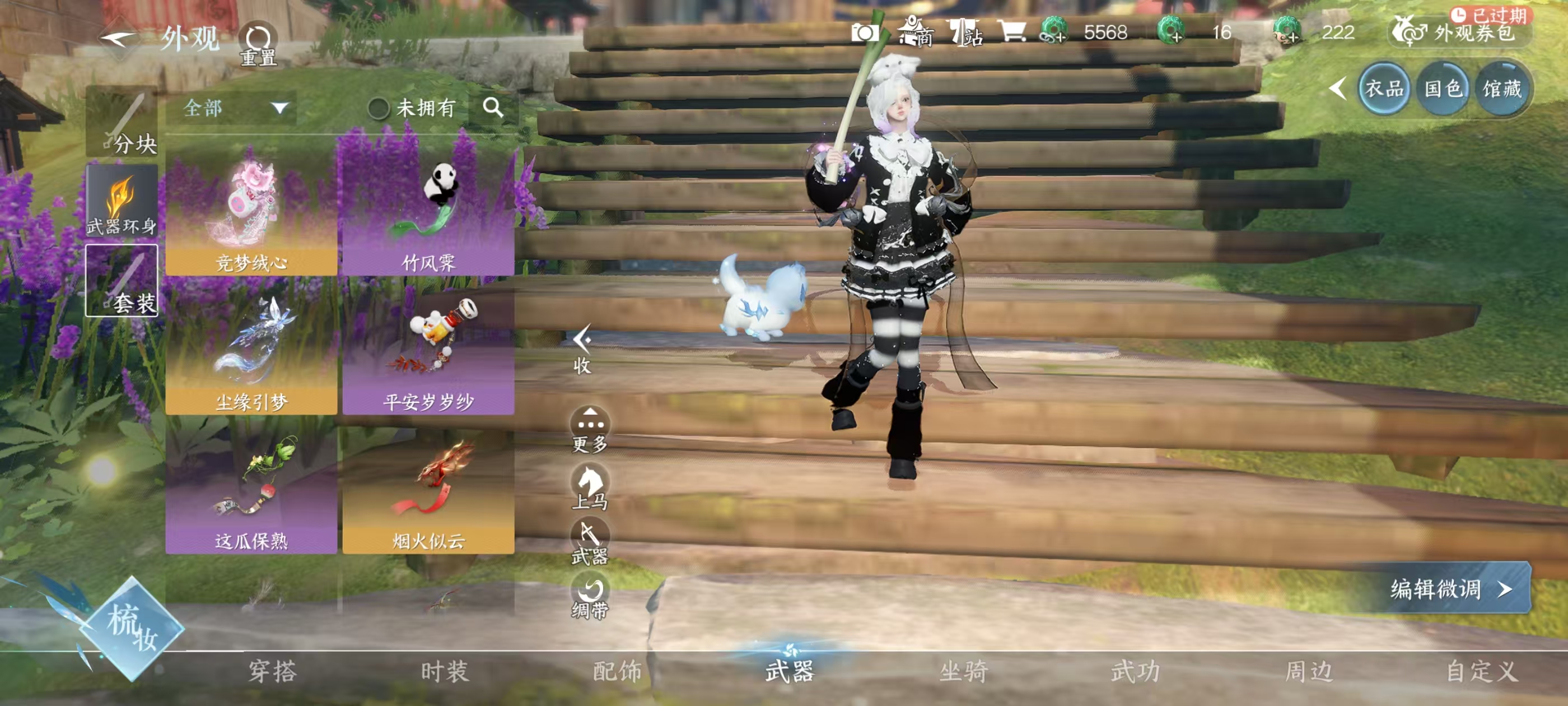
Task: Switch to the 时装 bottom tab
Action: coord(444,671)
